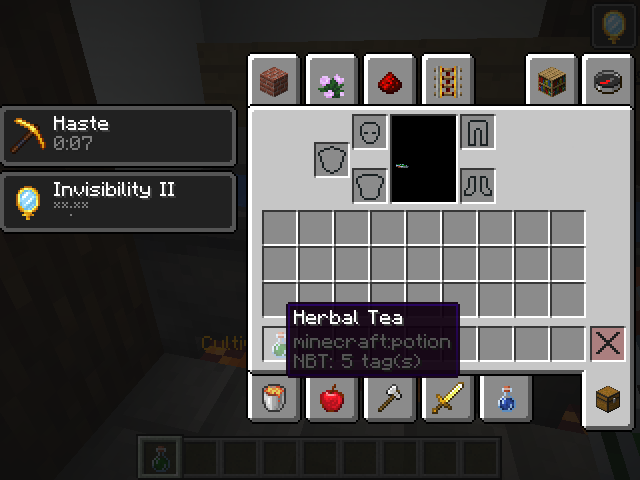Click the Destroy Item X slot
Viewport: 640px width, 480px height.
607,344
